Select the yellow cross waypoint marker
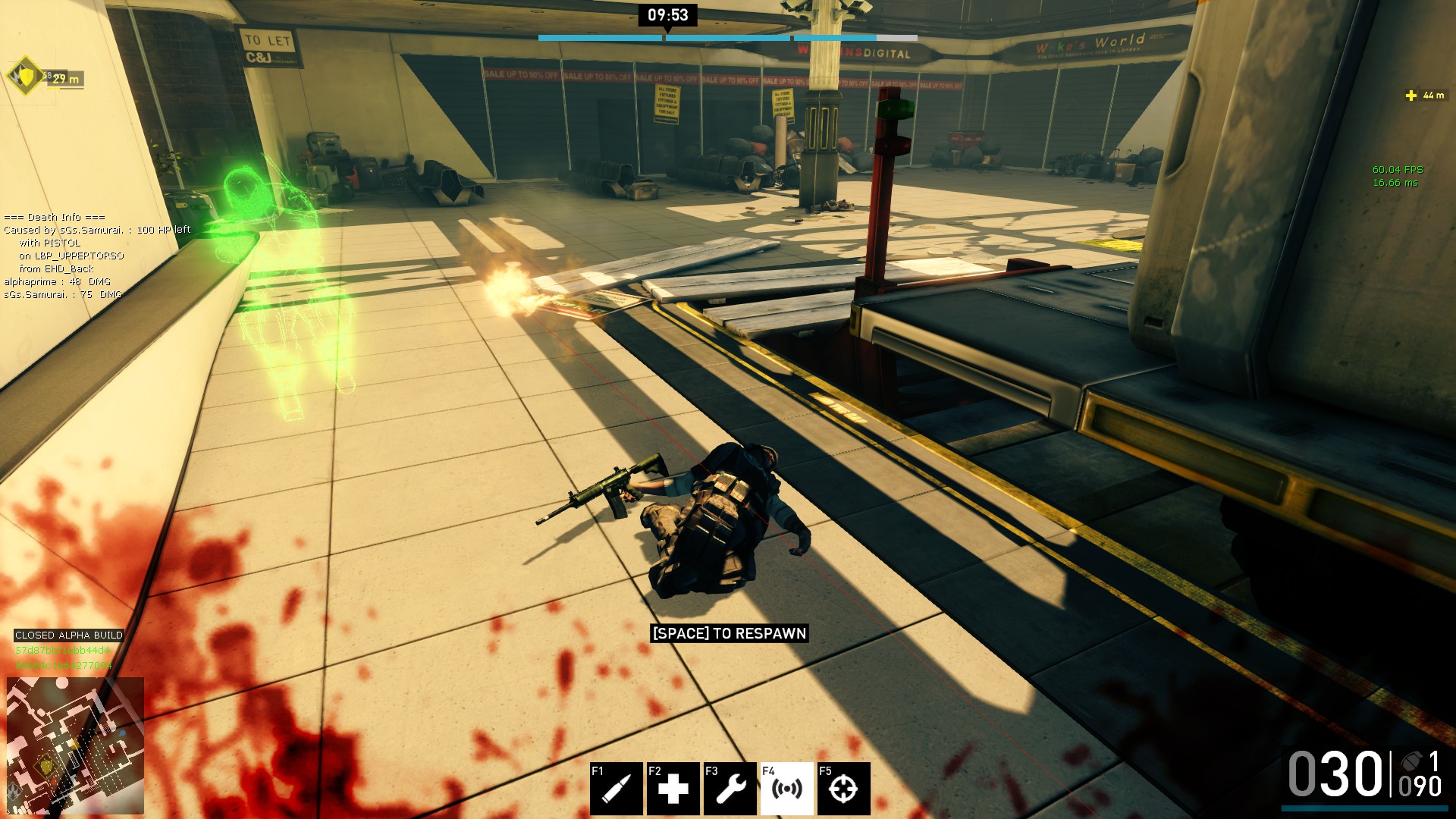 [x=1411, y=96]
